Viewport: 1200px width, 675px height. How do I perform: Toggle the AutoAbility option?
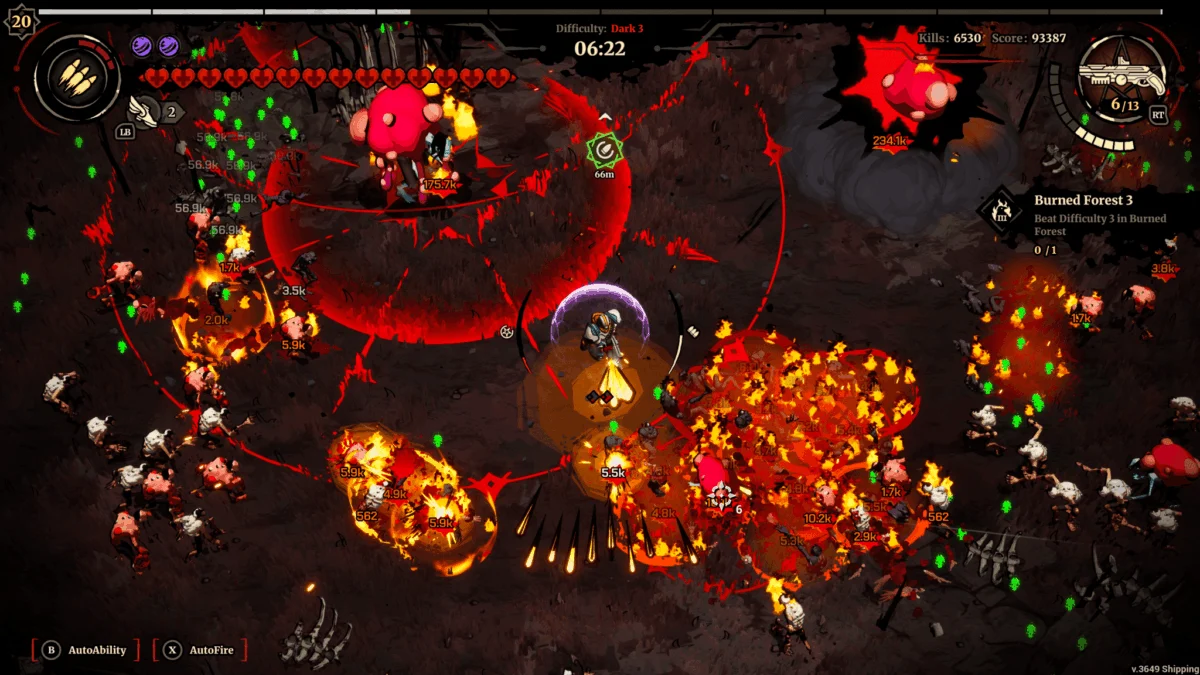click(x=86, y=650)
